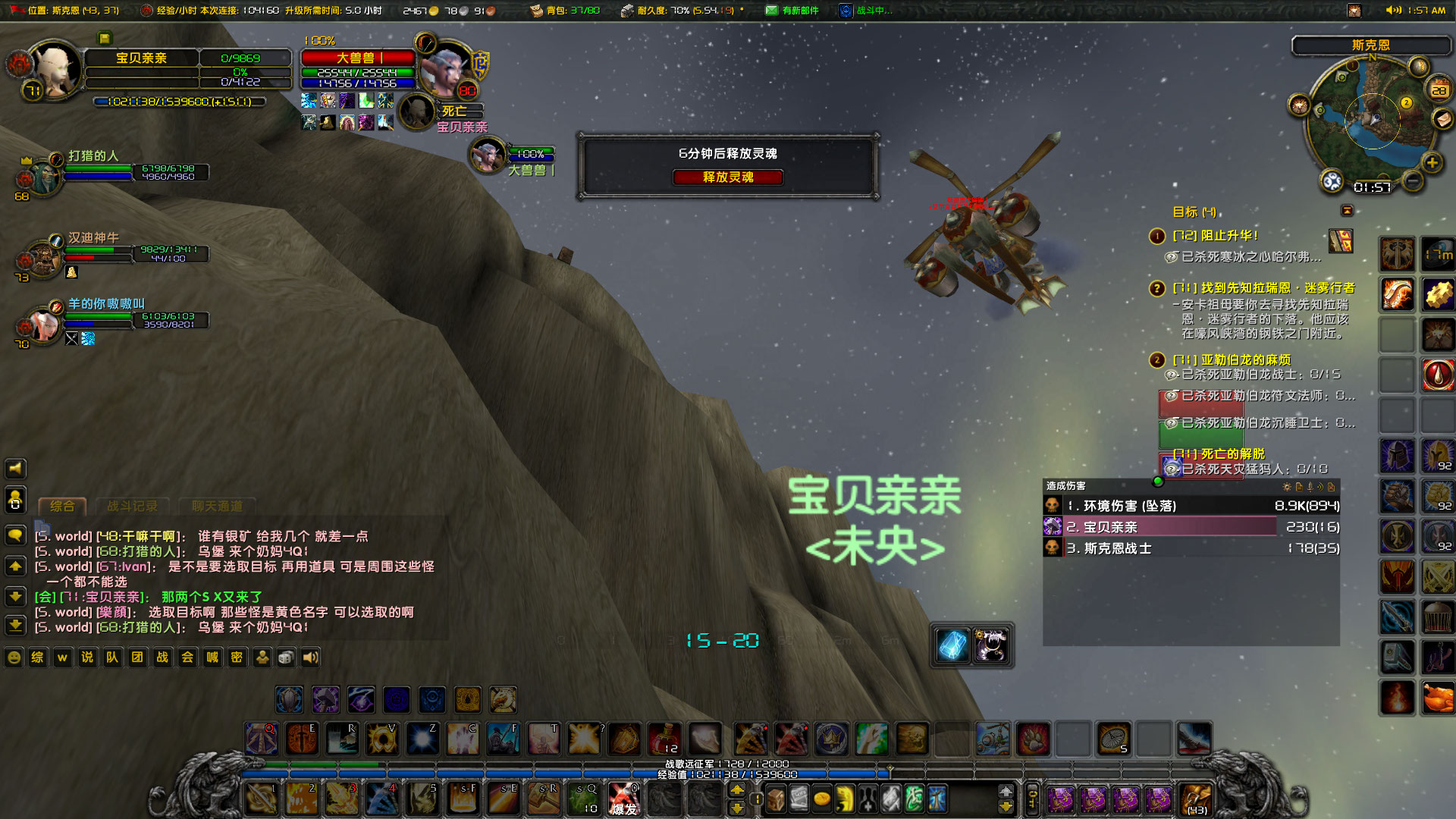Collapse the 造成伤害 damage meter panel
Viewport: 1456px width, 819px height.
click(1158, 482)
